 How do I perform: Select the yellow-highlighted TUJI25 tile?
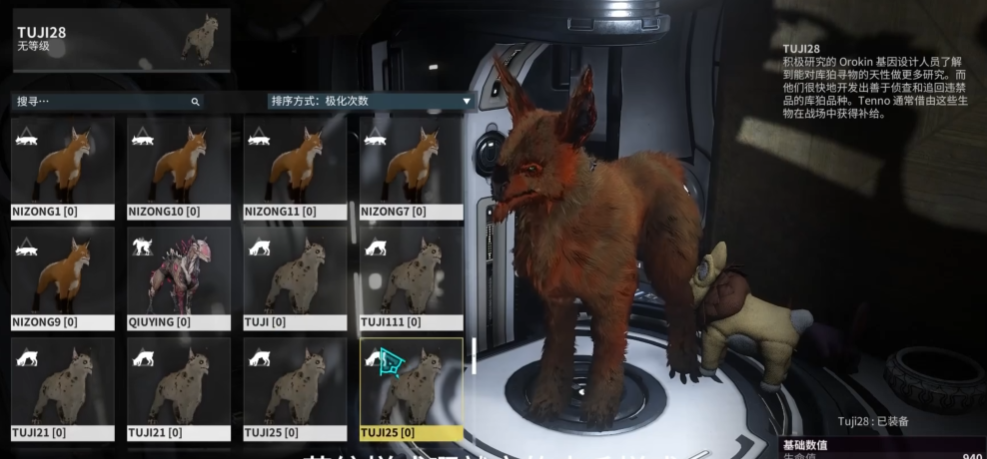[411, 389]
